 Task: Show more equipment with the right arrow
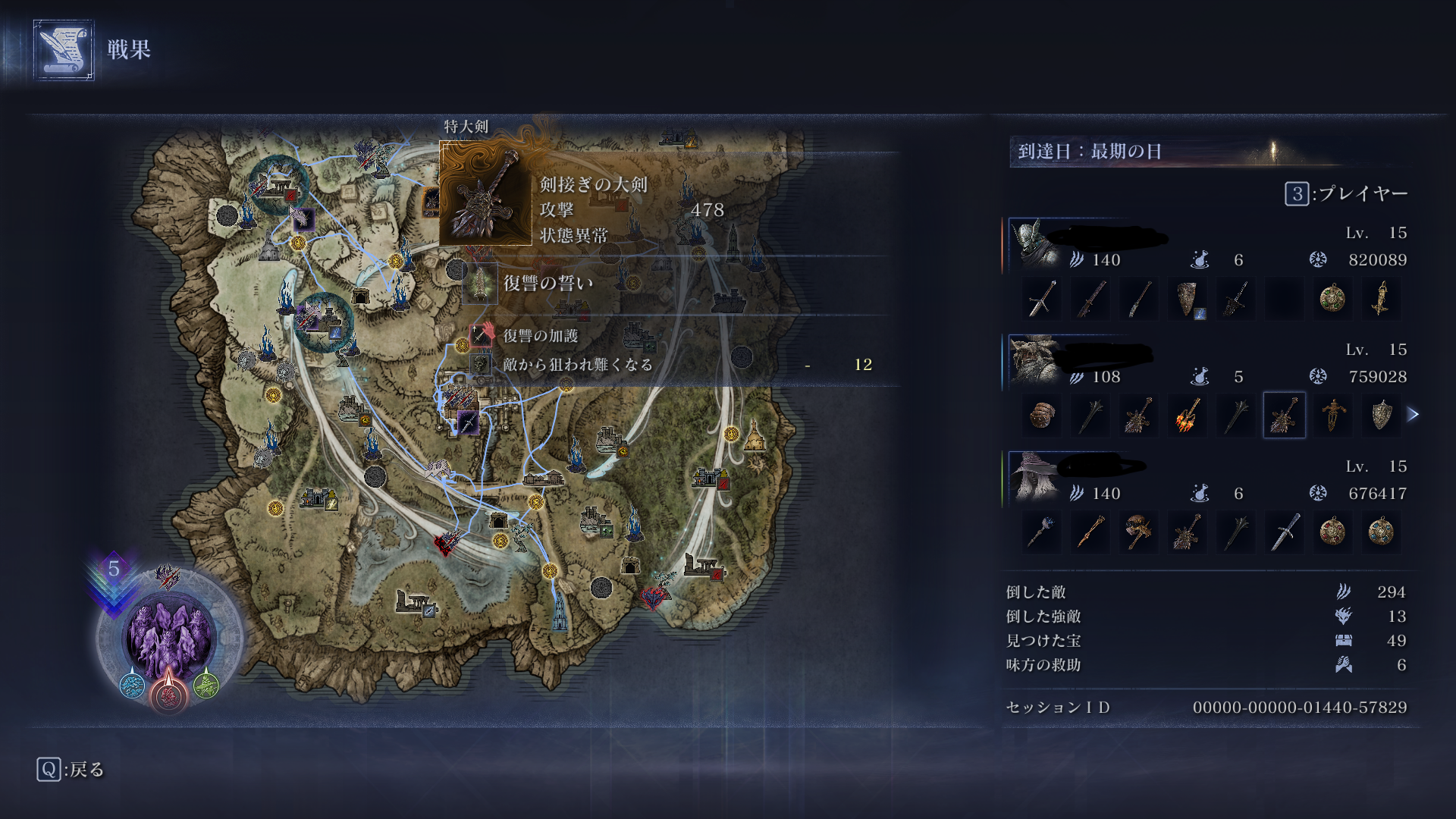[1413, 415]
